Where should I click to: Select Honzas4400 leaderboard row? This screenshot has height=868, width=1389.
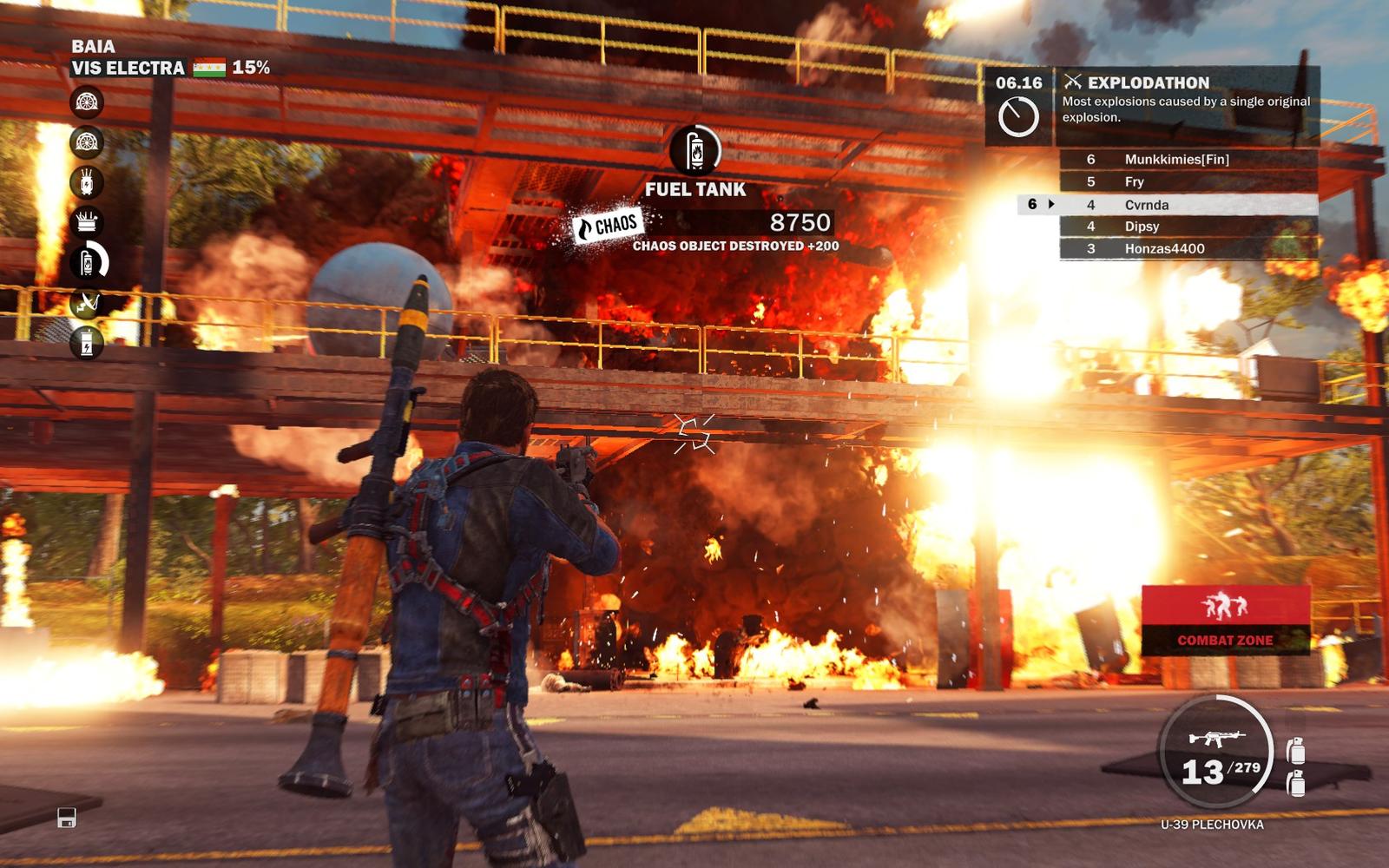pos(1188,248)
